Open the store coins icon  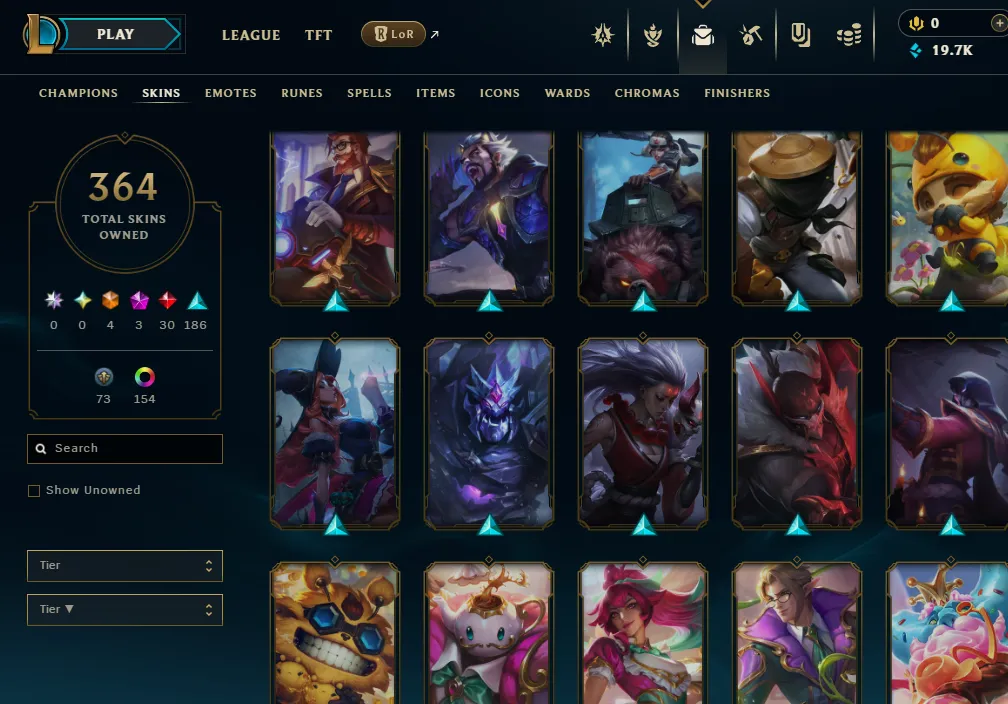[x=849, y=36]
